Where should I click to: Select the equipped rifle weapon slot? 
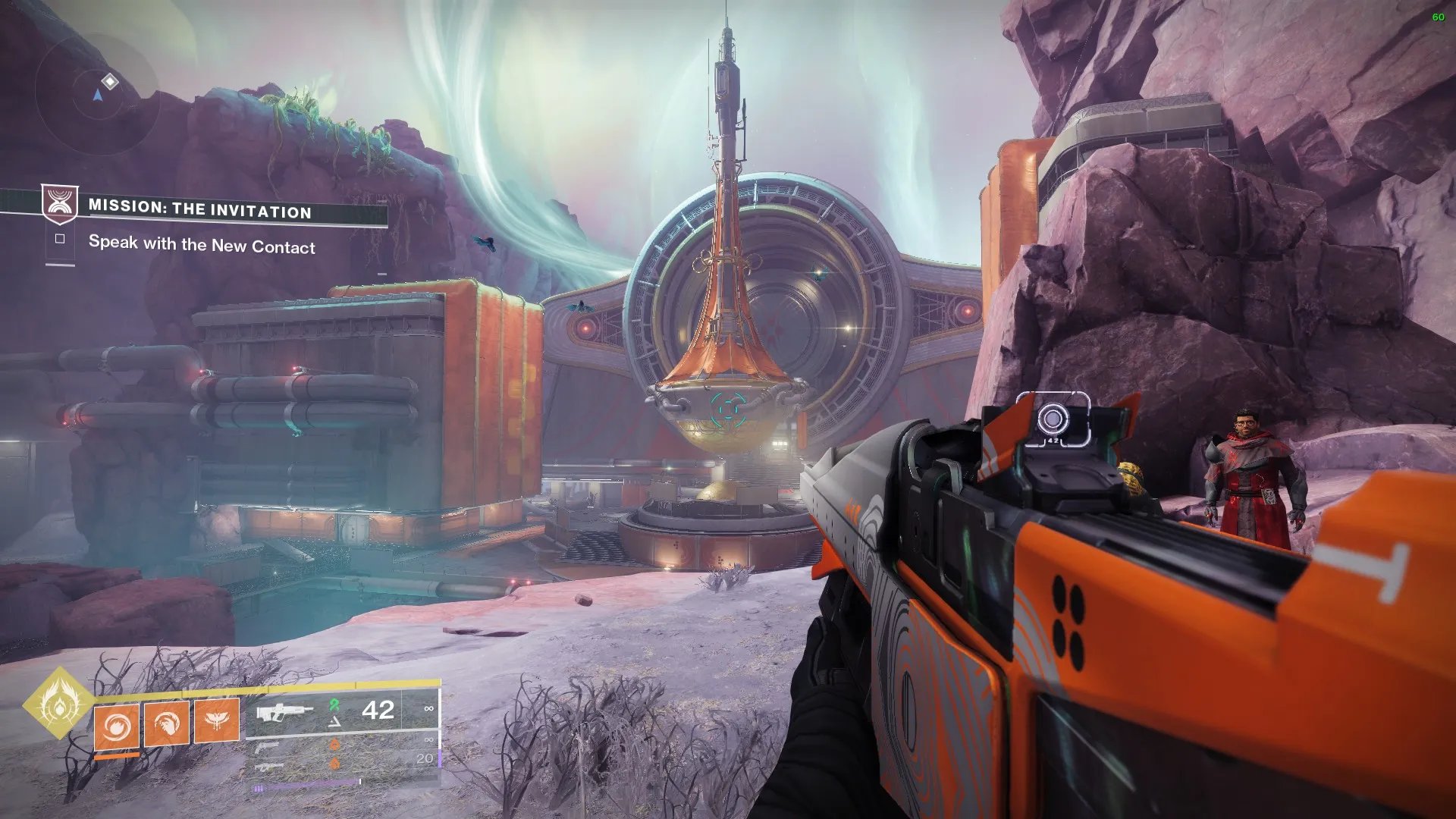click(x=285, y=712)
